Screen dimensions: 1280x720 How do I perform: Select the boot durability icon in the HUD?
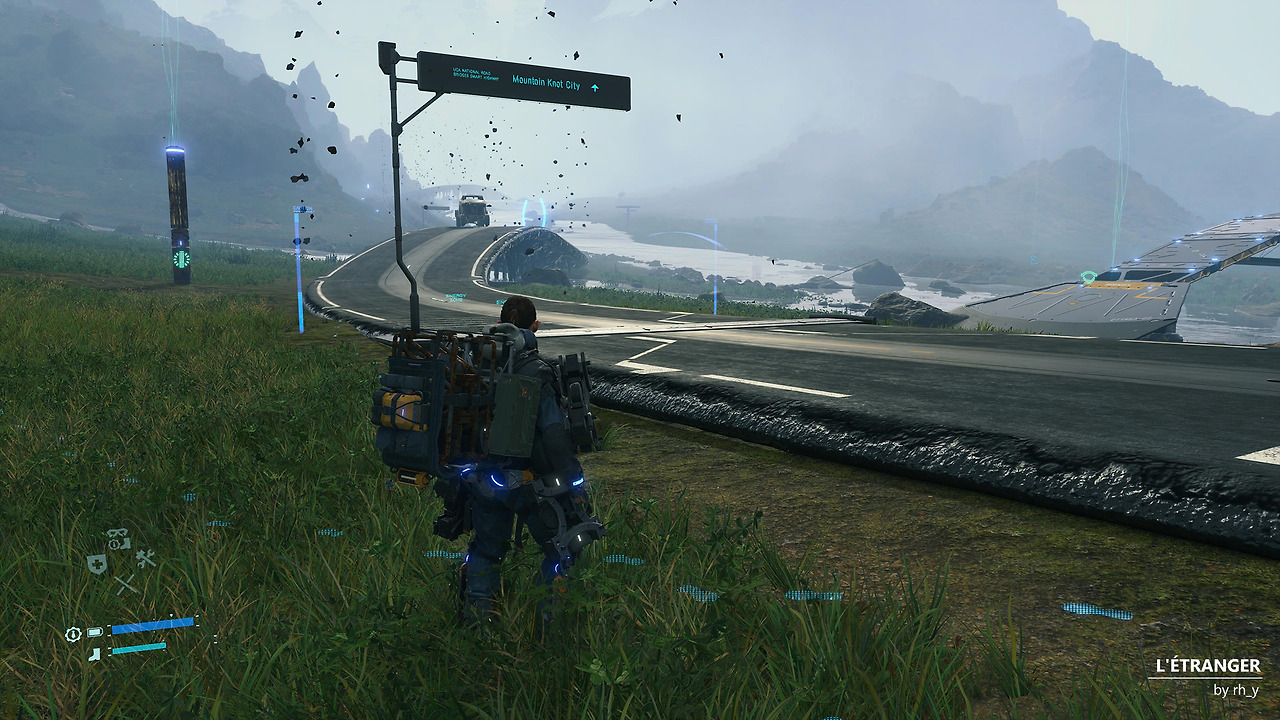click(94, 653)
